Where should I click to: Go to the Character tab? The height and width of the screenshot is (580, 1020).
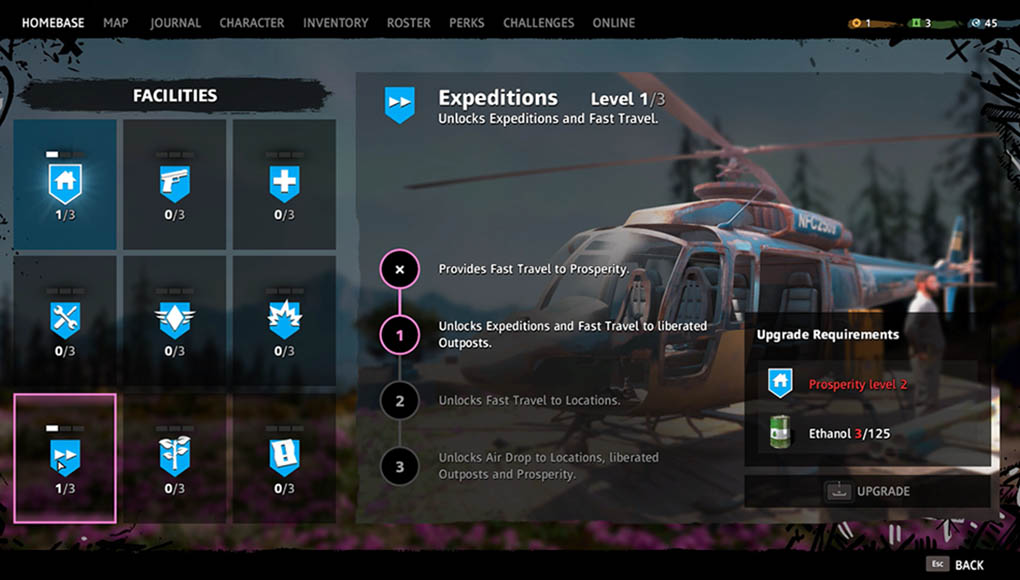tap(251, 22)
